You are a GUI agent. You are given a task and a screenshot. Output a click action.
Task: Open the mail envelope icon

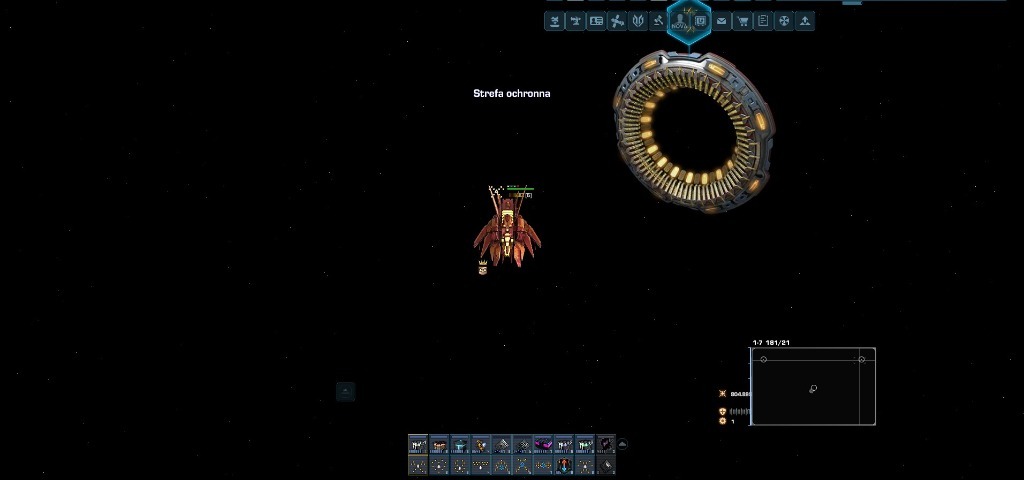tap(721, 21)
